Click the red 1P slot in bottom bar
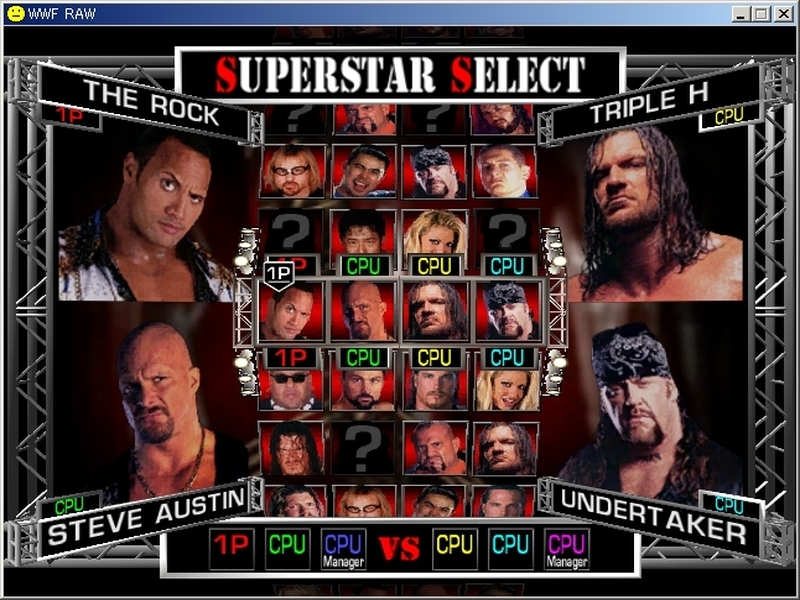This screenshot has height=600, width=800. click(x=232, y=547)
